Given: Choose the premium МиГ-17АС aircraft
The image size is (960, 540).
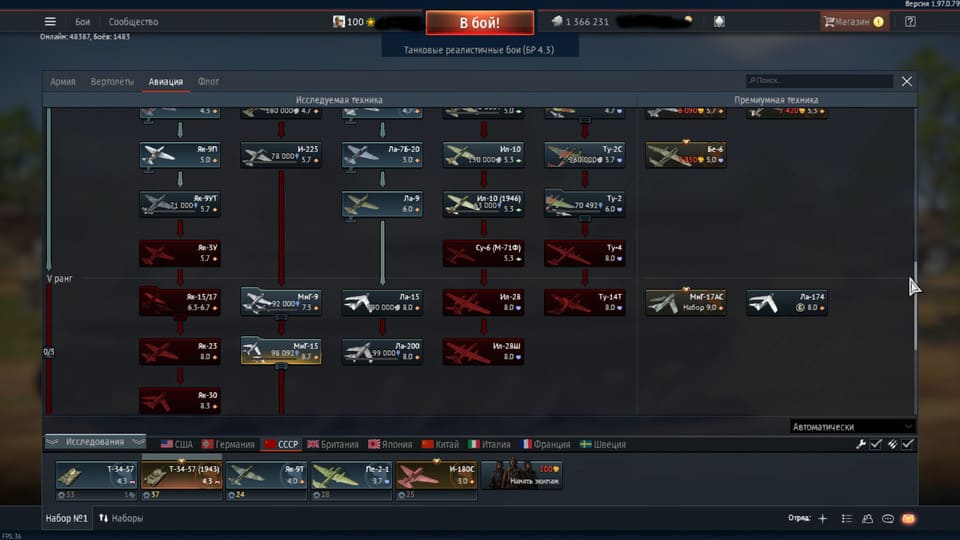Looking at the screenshot, I should pyautogui.click(x=685, y=302).
